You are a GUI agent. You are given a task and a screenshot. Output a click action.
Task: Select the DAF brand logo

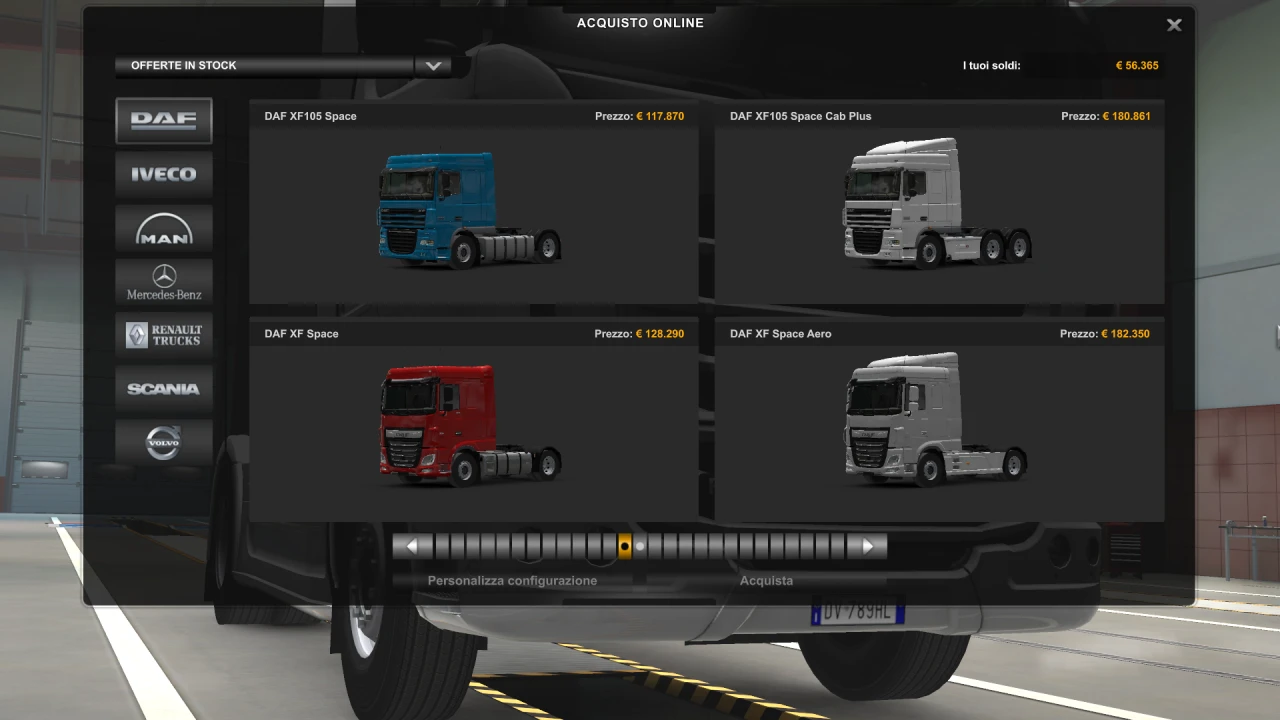tap(163, 120)
